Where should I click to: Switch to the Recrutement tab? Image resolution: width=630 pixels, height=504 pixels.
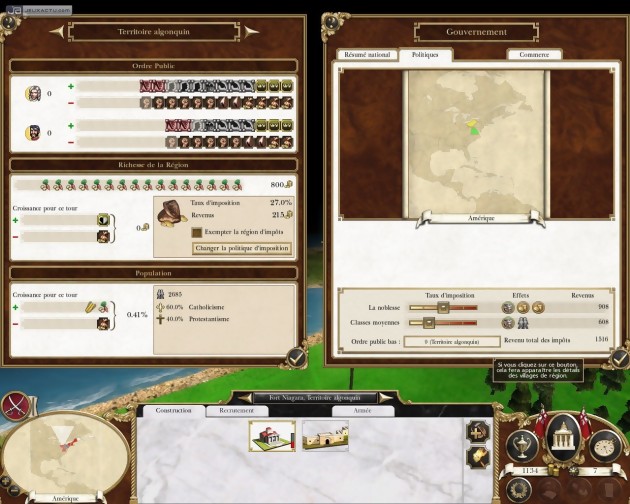click(236, 411)
